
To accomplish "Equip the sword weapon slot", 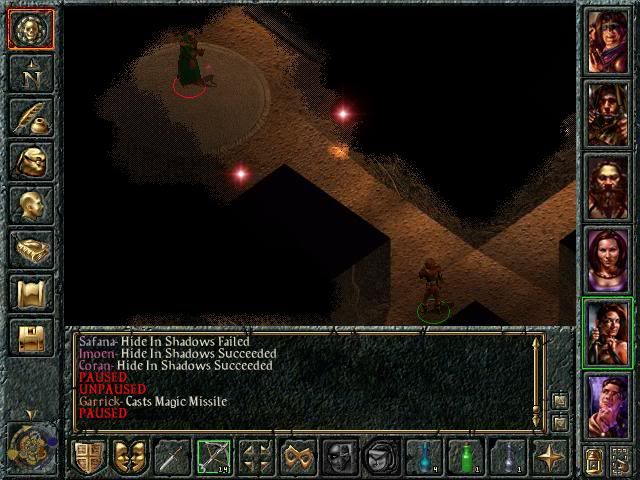I will pos(172,457).
